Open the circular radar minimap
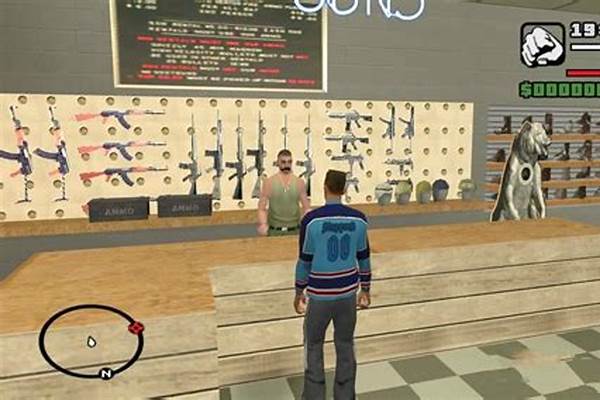The height and width of the screenshot is (400, 600). 90,341
